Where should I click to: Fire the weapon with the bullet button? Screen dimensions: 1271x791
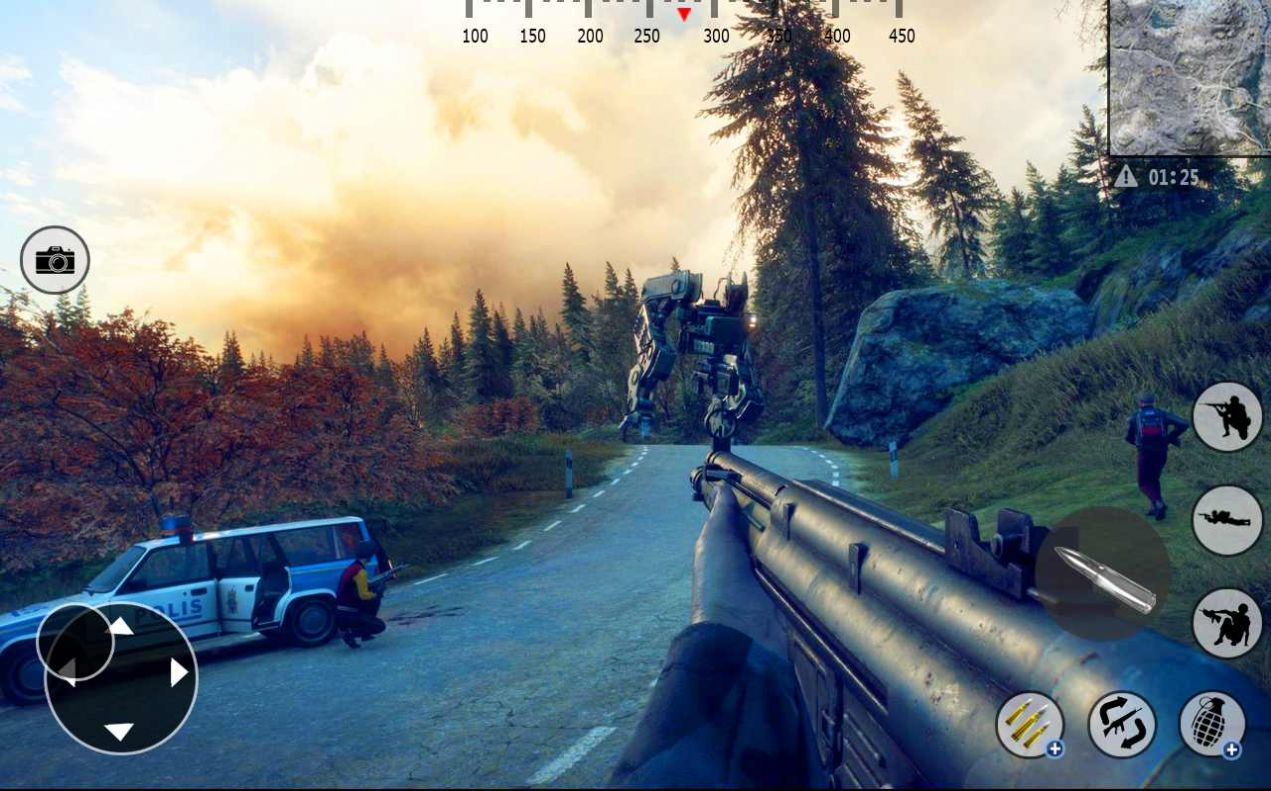[x=1102, y=574]
